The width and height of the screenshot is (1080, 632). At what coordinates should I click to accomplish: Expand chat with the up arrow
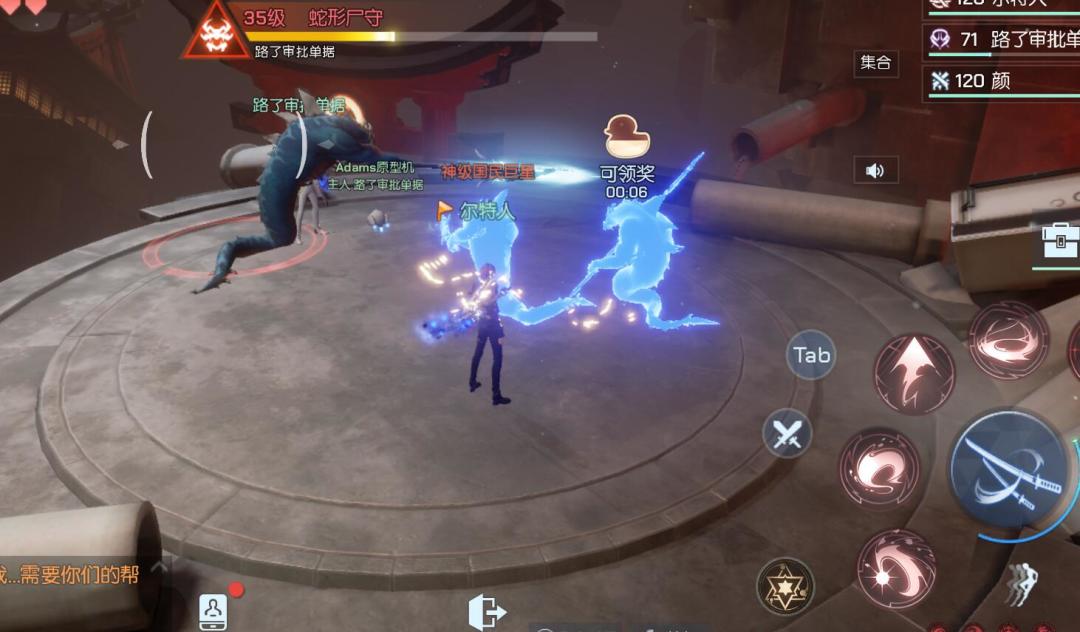[x=160, y=568]
